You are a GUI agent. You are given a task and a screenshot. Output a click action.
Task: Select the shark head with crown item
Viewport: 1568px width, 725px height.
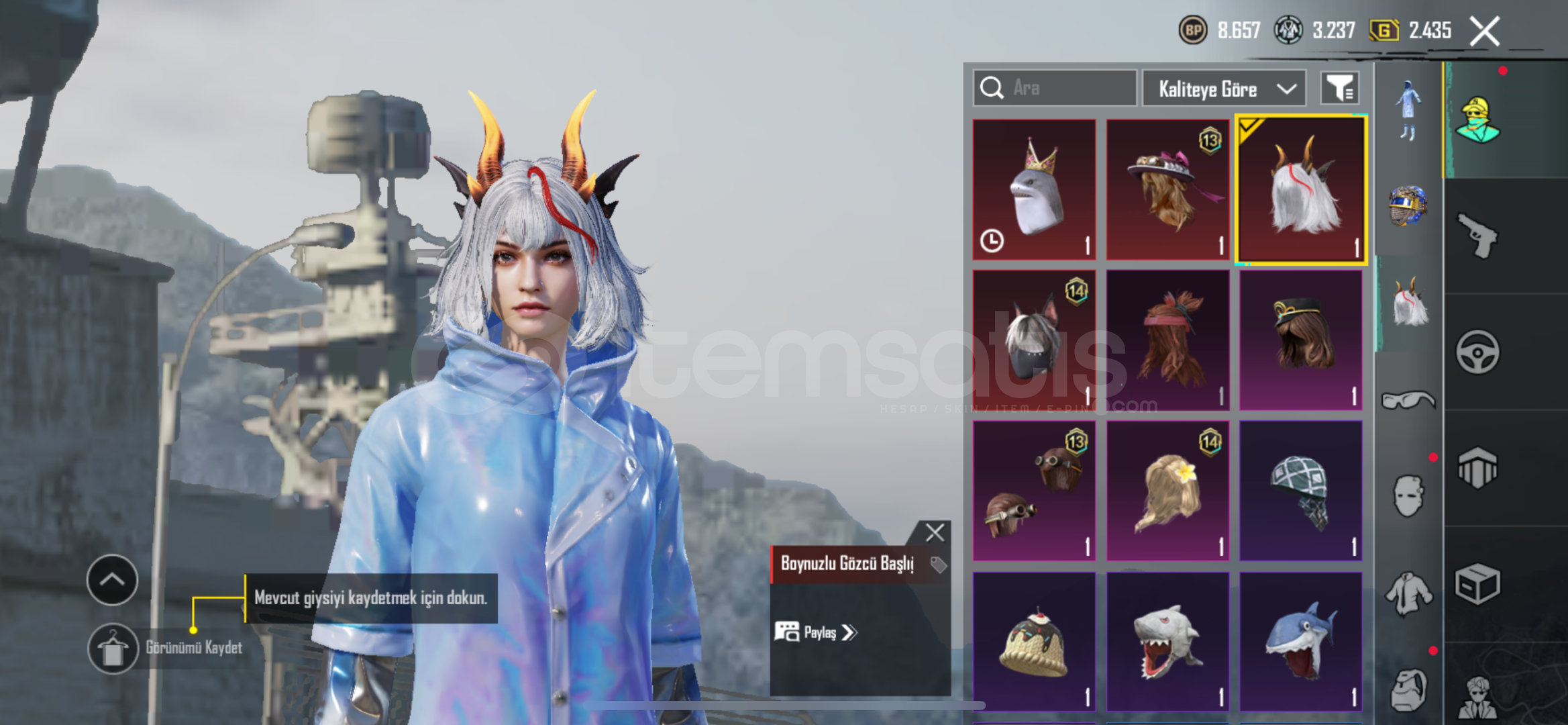[x=1034, y=190]
